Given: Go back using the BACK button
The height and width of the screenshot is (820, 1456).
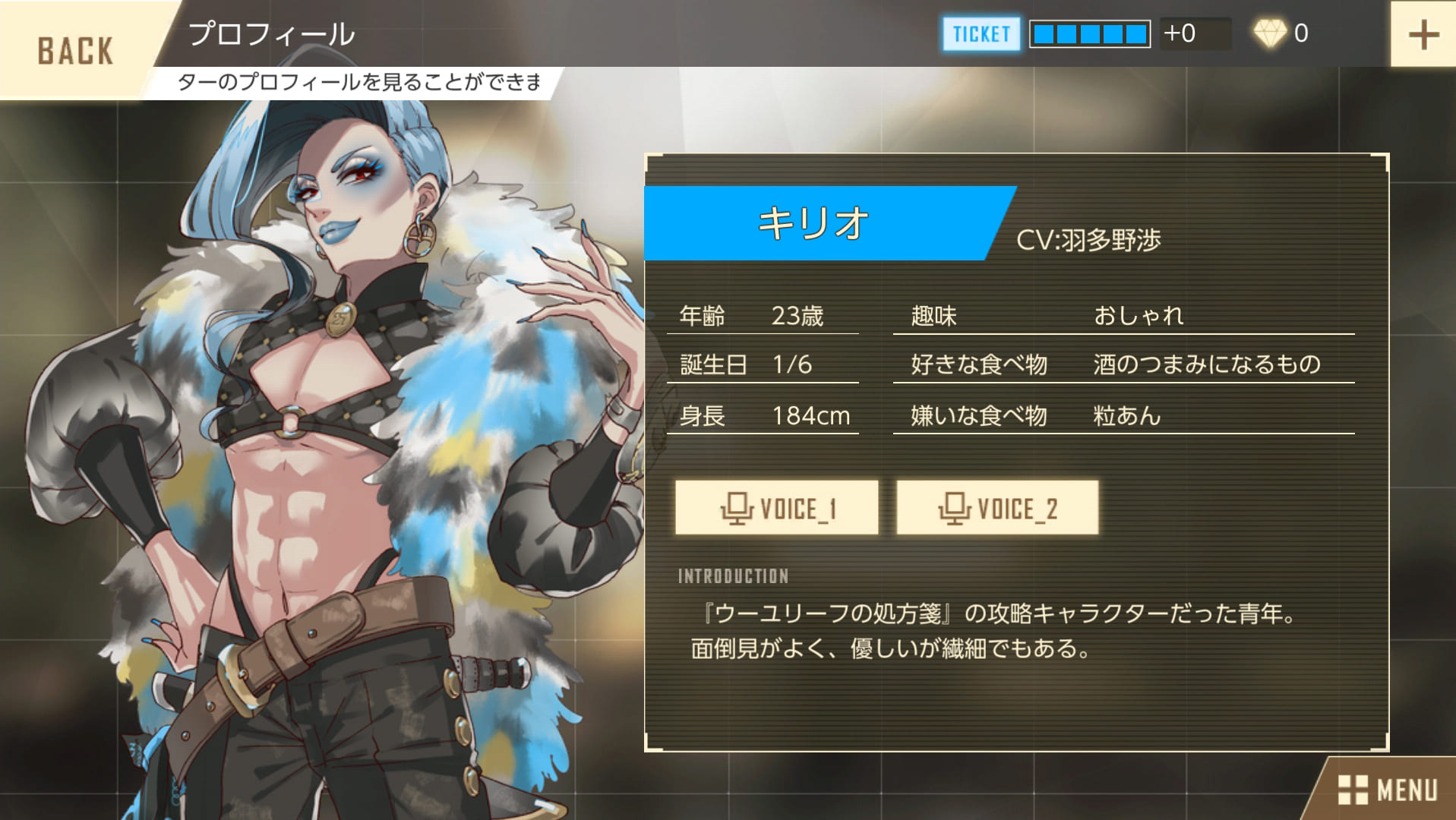Looking at the screenshot, I should tap(74, 50).
